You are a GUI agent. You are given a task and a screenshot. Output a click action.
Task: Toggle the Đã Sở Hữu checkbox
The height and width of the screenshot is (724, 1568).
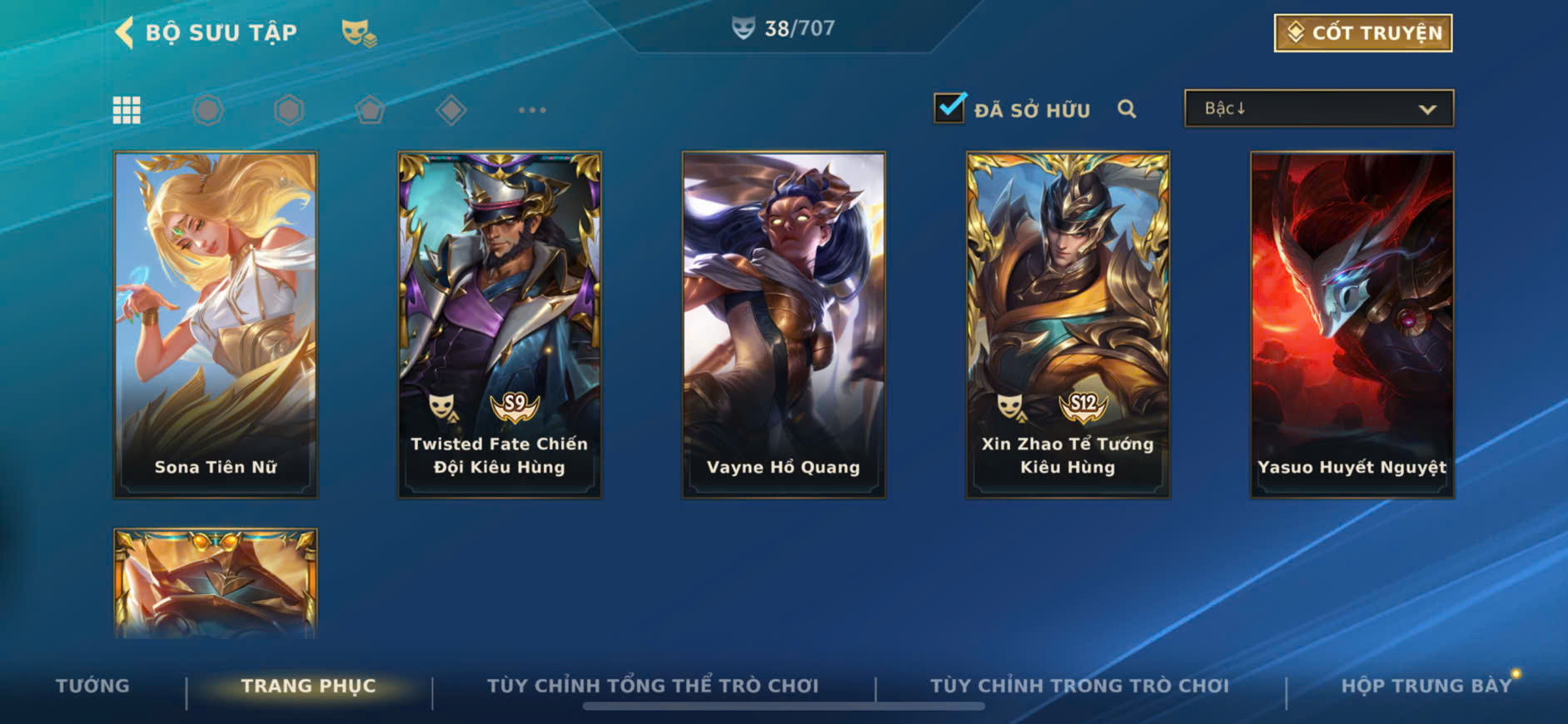coord(949,109)
